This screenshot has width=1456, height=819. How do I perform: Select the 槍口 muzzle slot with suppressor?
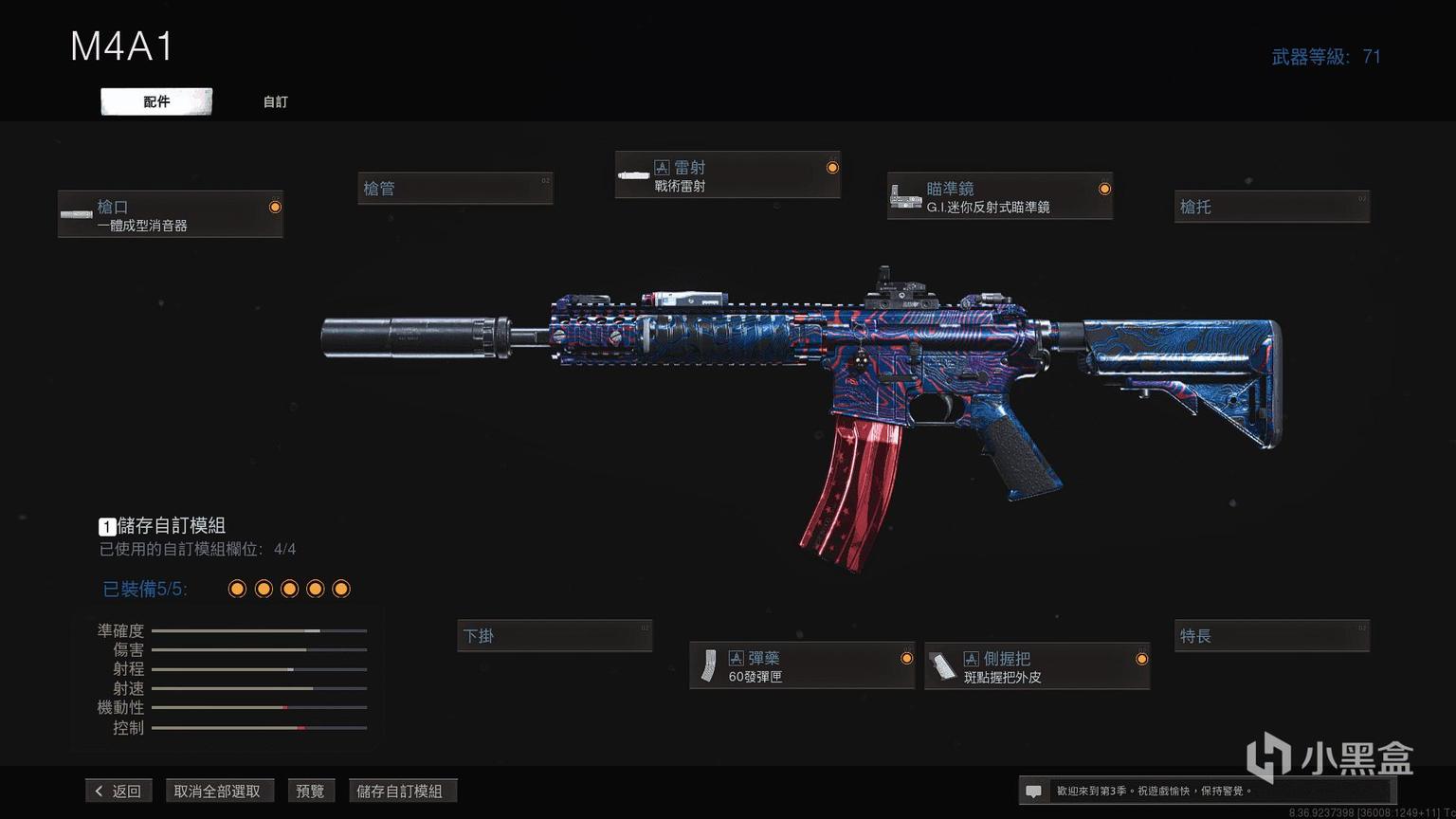(x=171, y=214)
